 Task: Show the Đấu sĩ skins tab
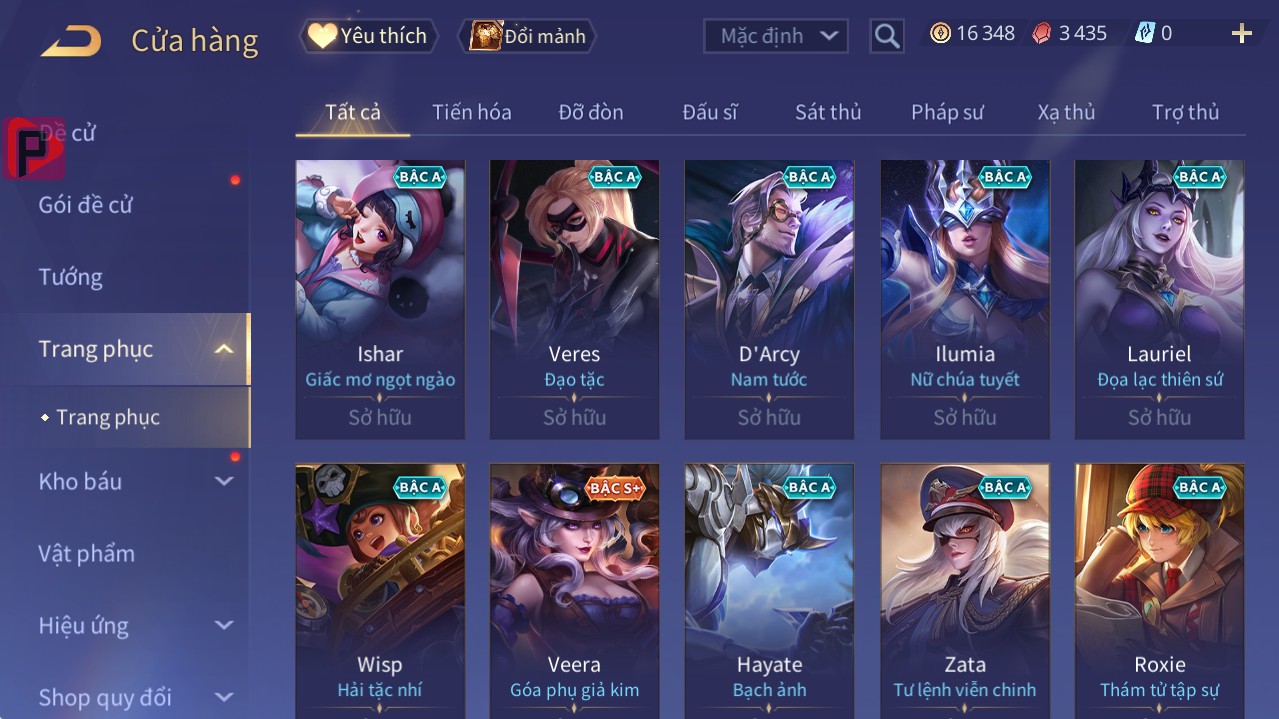[x=709, y=112]
